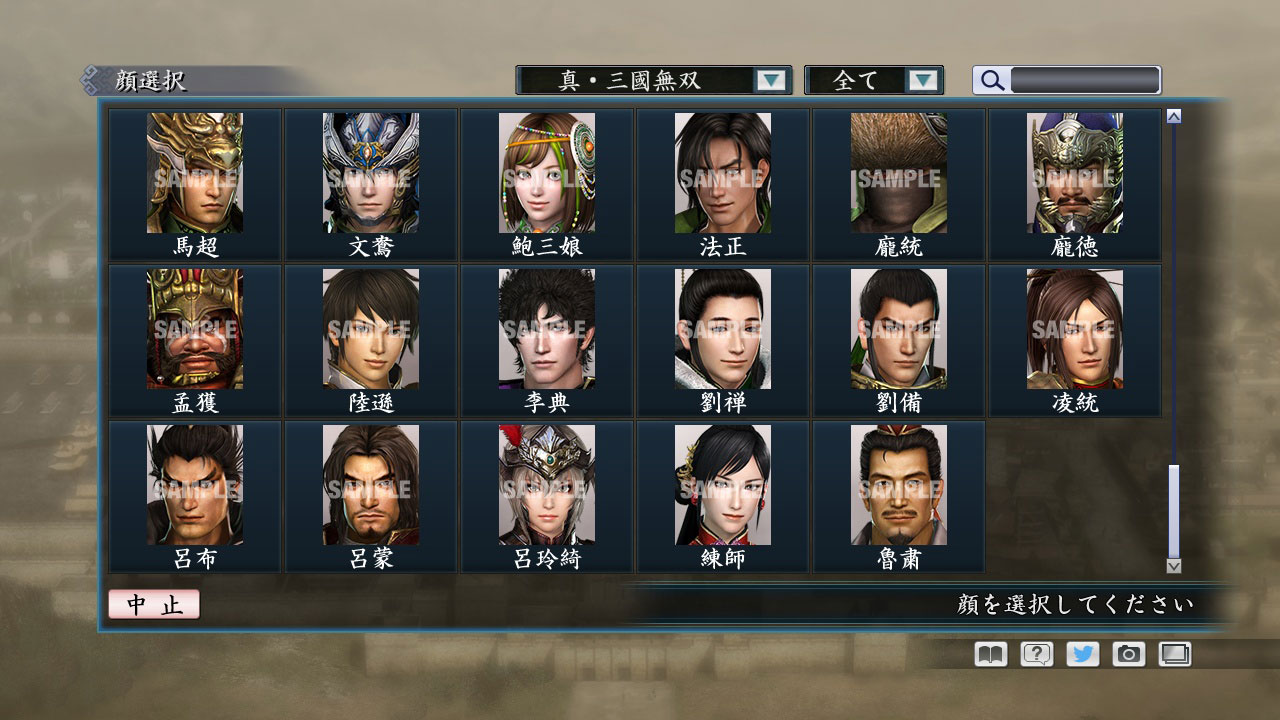This screenshot has height=720, width=1280.
Task: Click the question mark help icon
Action: (1039, 654)
